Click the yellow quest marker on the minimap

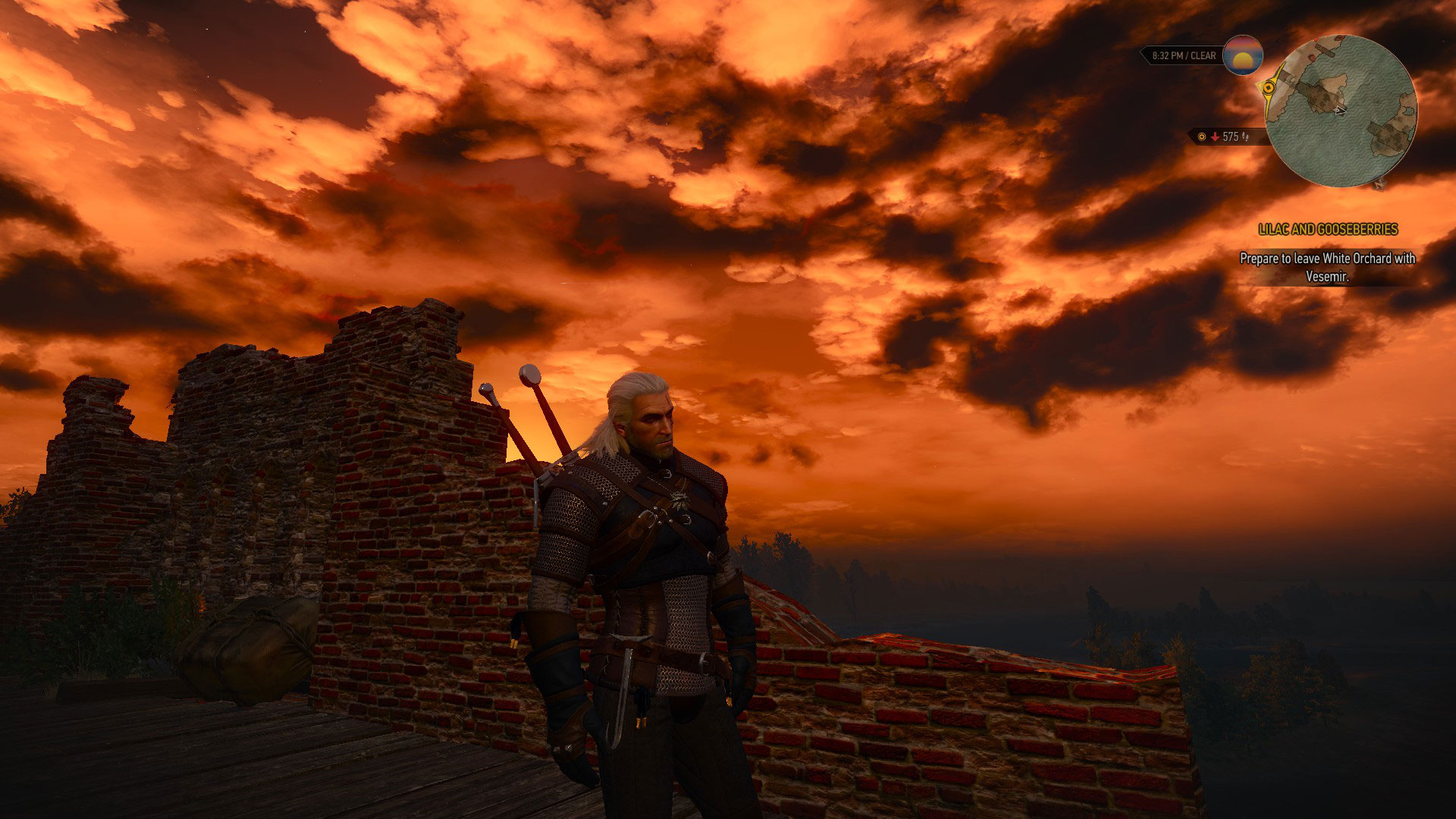click(x=1269, y=88)
